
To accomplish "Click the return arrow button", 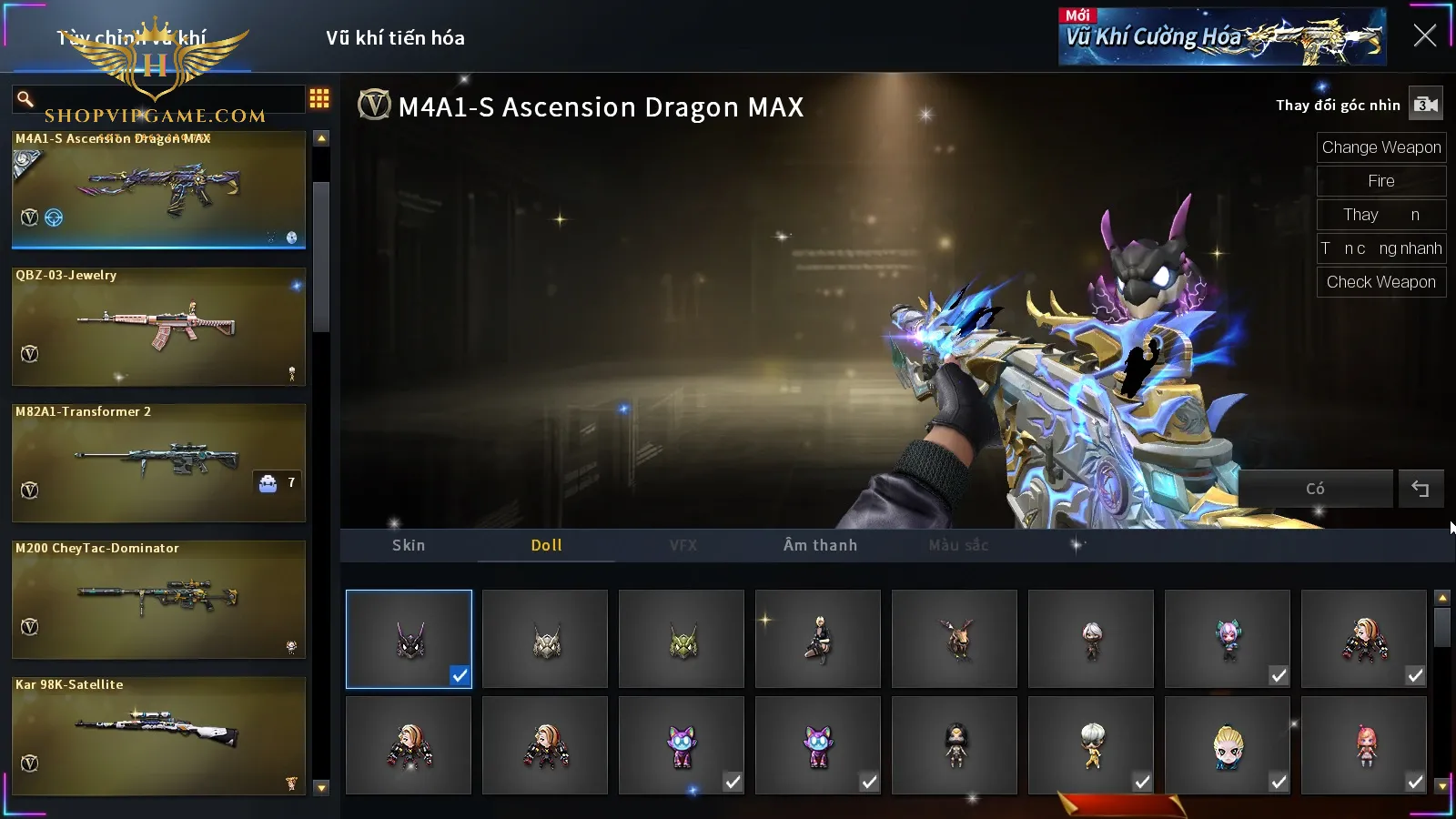I will pos(1421,489).
